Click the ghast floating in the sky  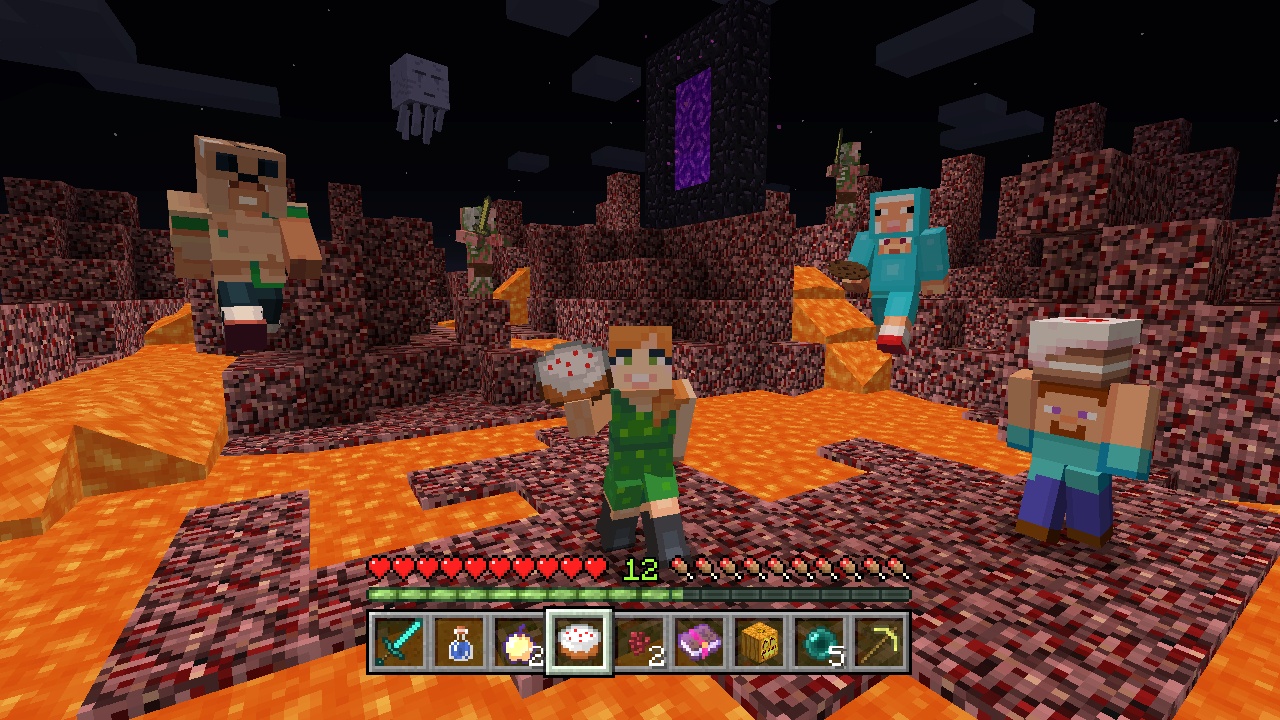pyautogui.click(x=421, y=80)
